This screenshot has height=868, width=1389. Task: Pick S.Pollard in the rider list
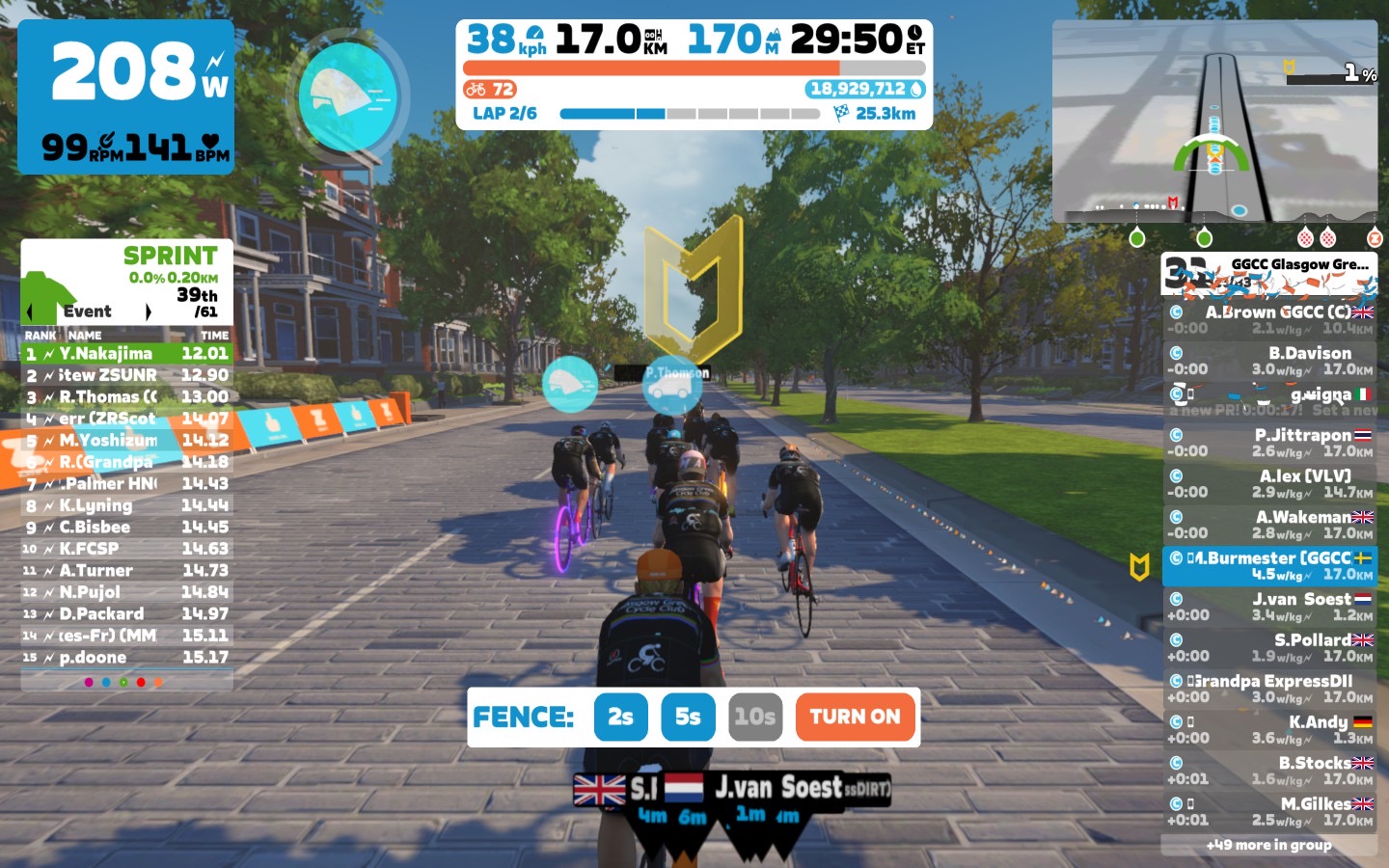click(1268, 647)
